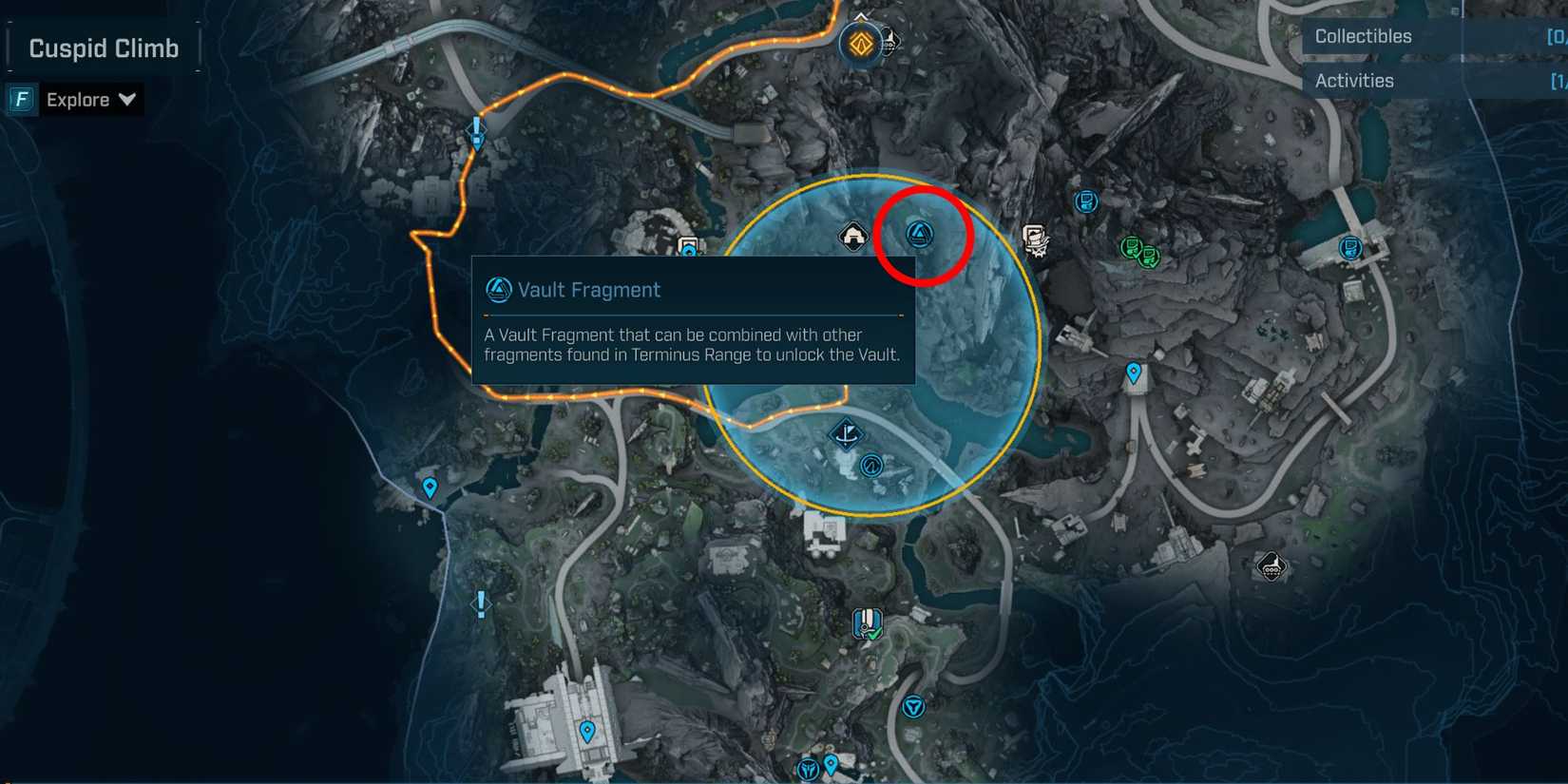
Task: Click the anchor diamond marker below the tooltip
Action: pyautogui.click(x=845, y=432)
